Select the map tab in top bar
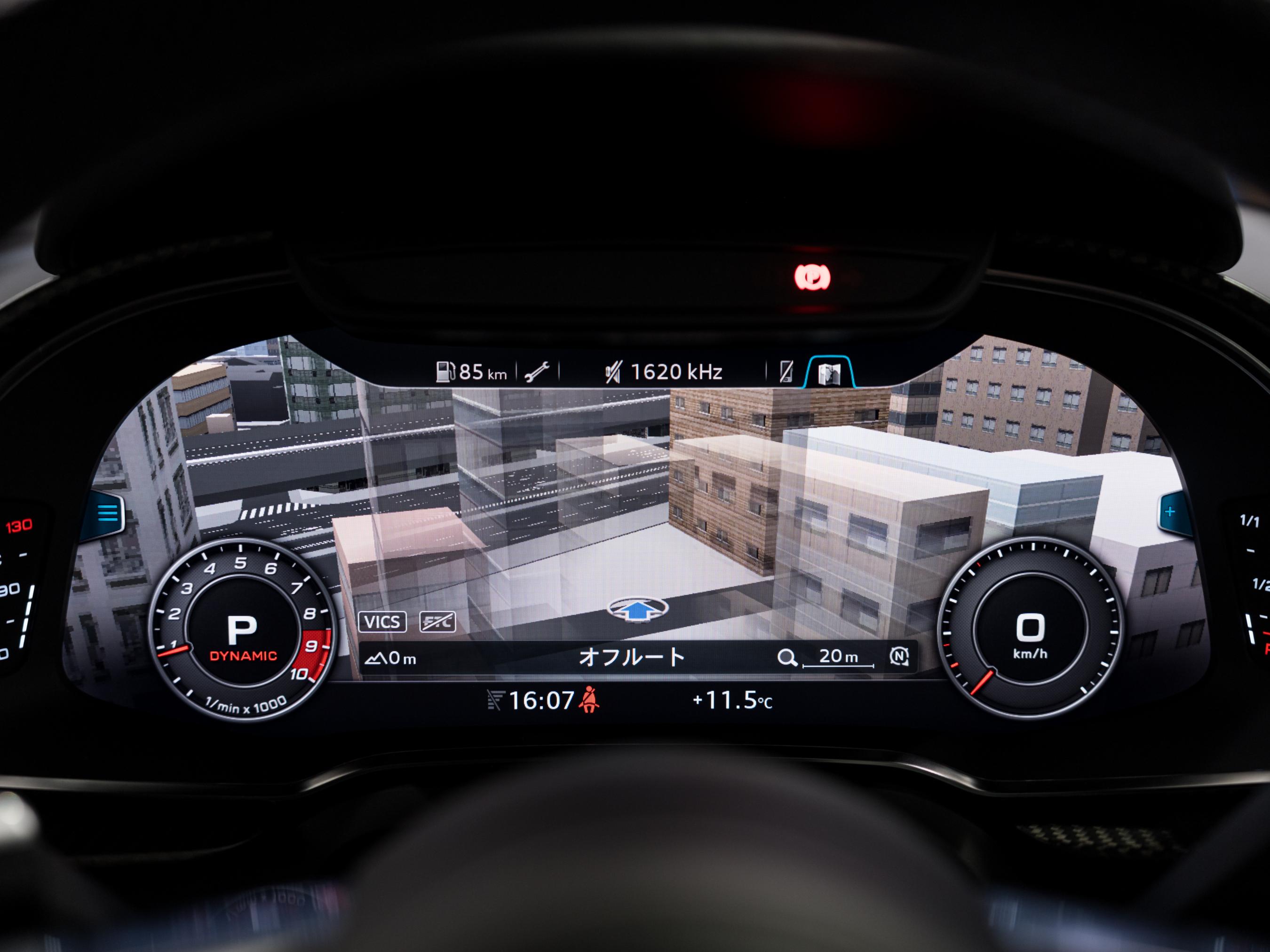Viewport: 1270px width, 952px height. coord(829,373)
